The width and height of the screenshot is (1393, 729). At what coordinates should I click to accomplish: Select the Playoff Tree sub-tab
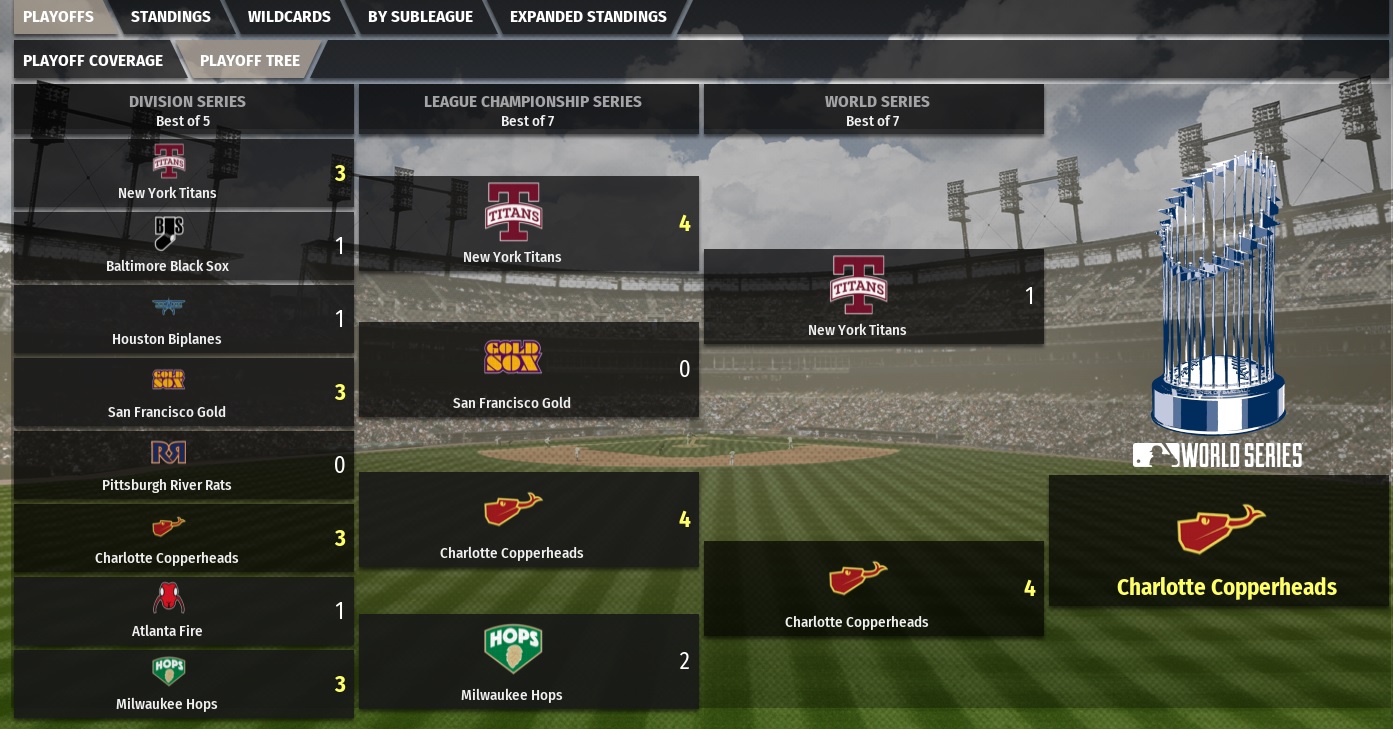249,61
